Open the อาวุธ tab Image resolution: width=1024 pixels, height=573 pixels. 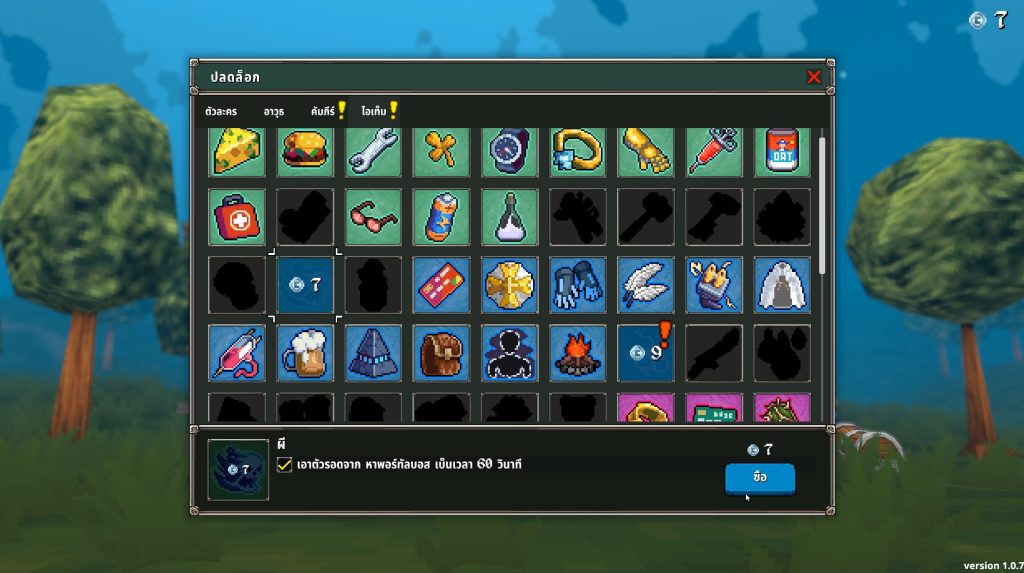(274, 112)
